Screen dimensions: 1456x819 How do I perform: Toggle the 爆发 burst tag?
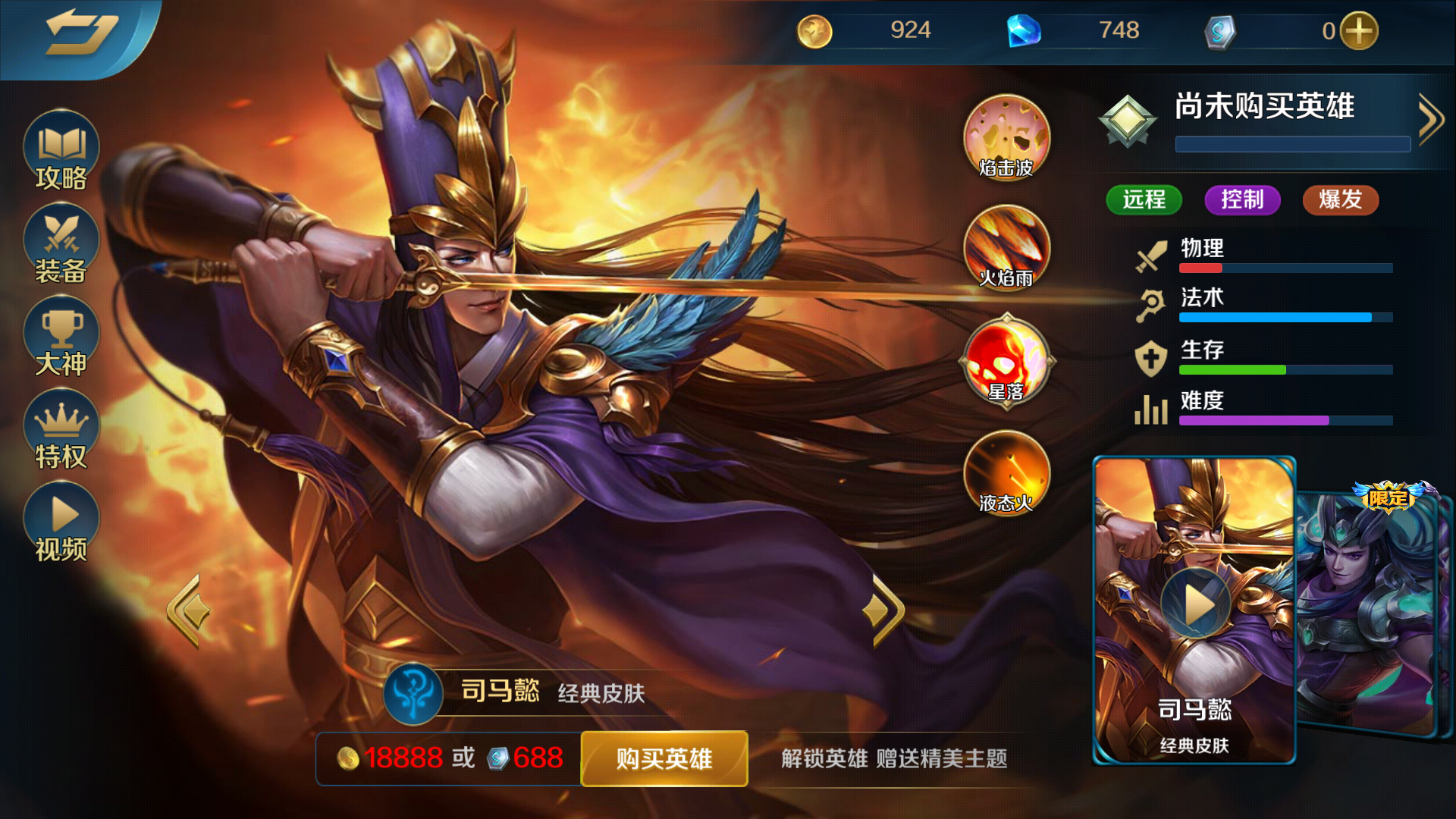pos(1340,200)
